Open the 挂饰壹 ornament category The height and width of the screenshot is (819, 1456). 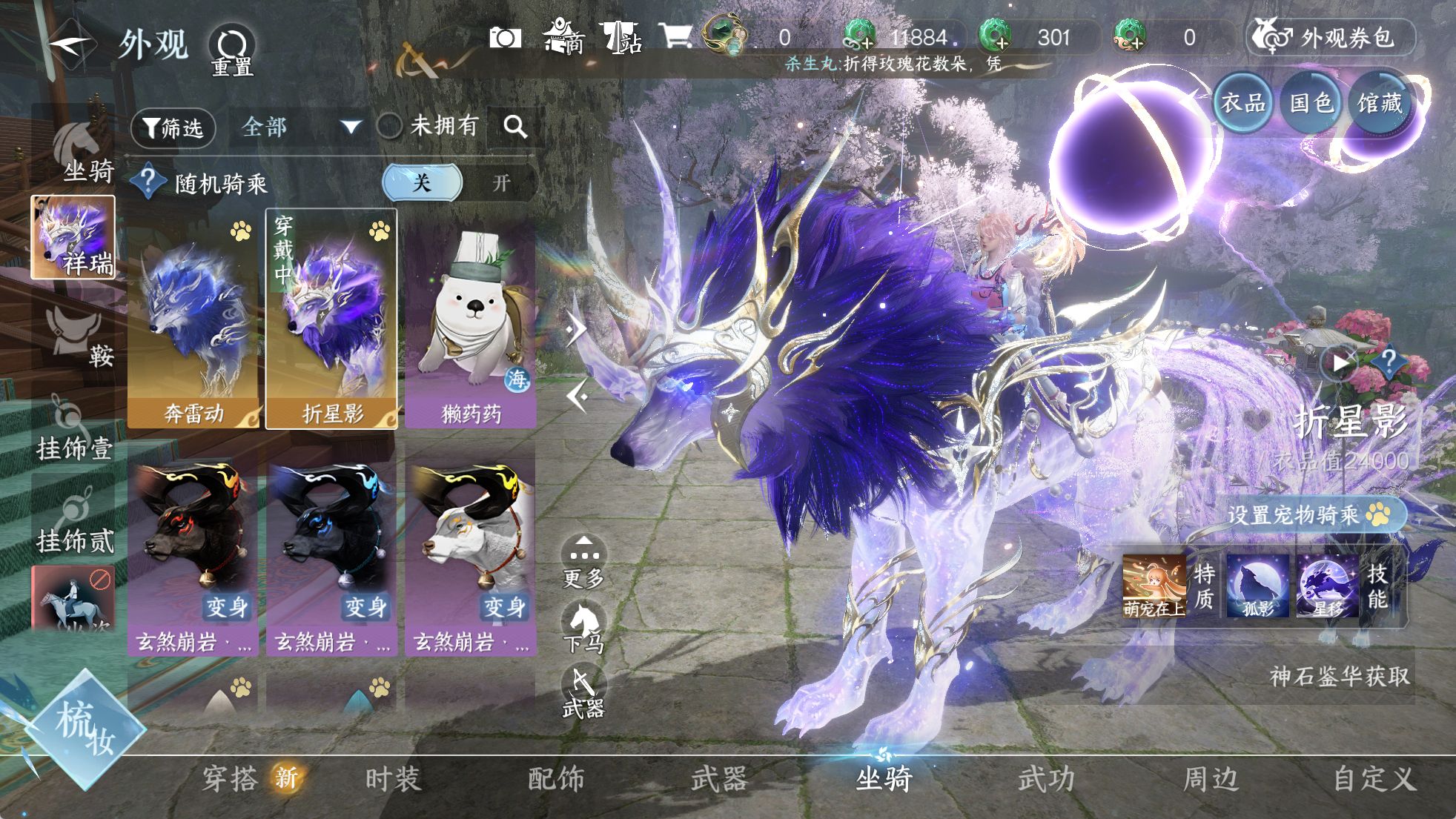pyautogui.click(x=74, y=430)
